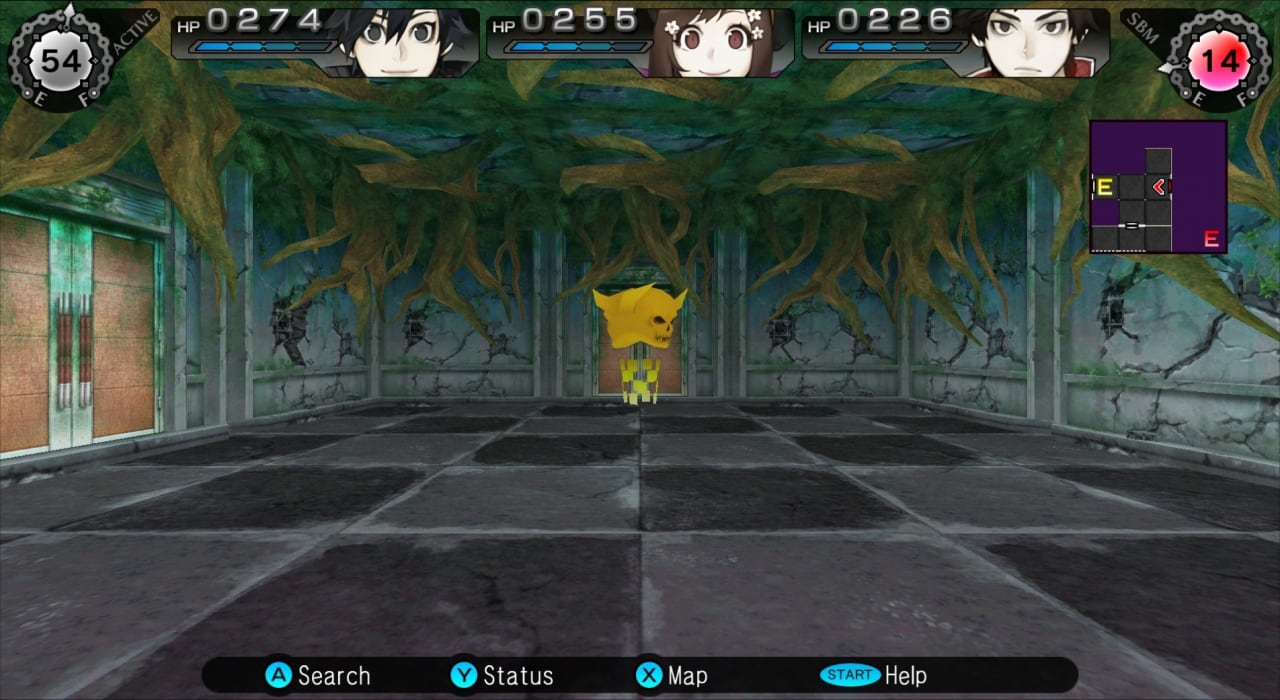Click the red E marker on minimap
The width and height of the screenshot is (1280, 700).
tap(1211, 239)
